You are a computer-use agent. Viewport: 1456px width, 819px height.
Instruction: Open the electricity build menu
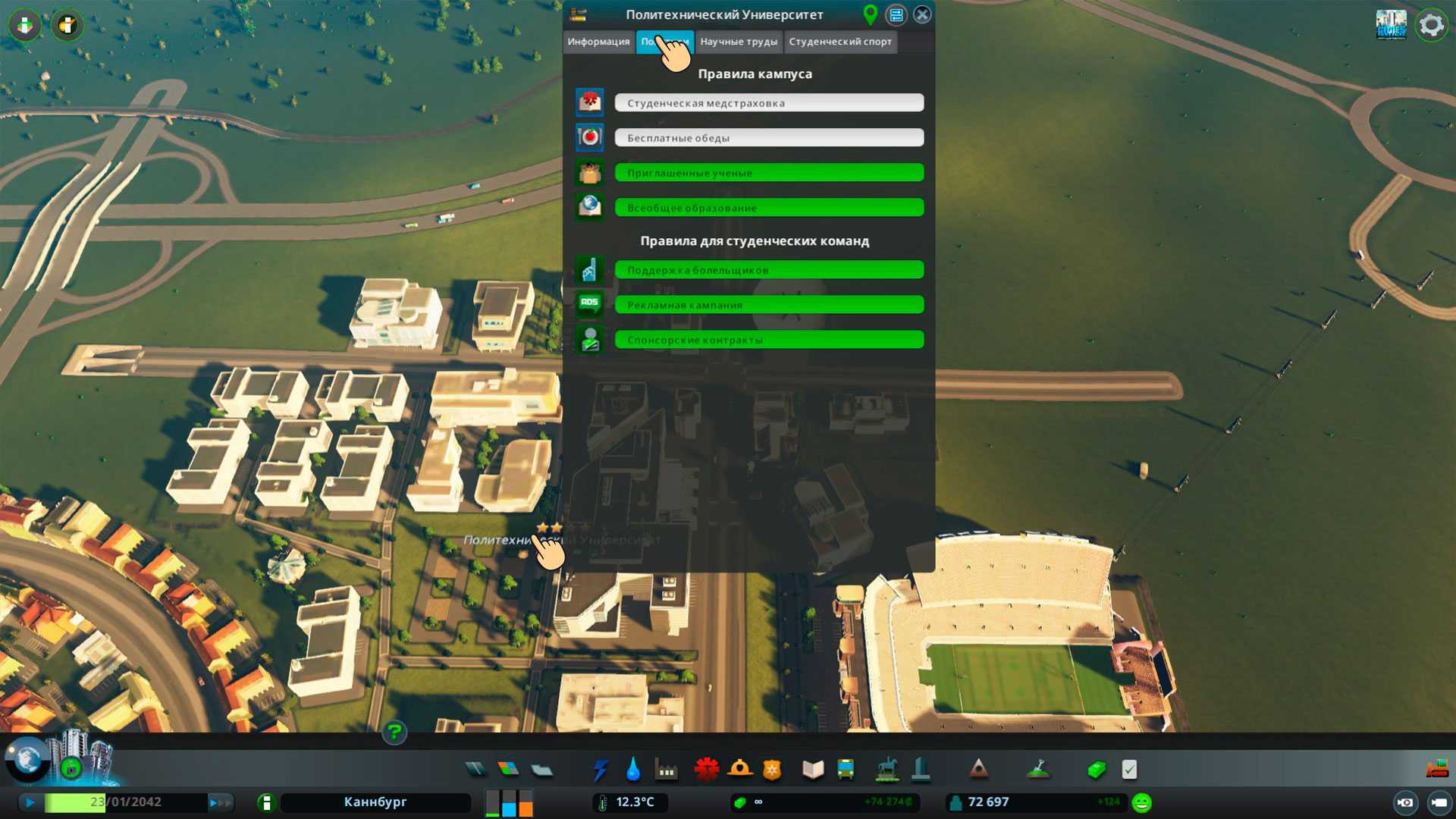(601, 770)
